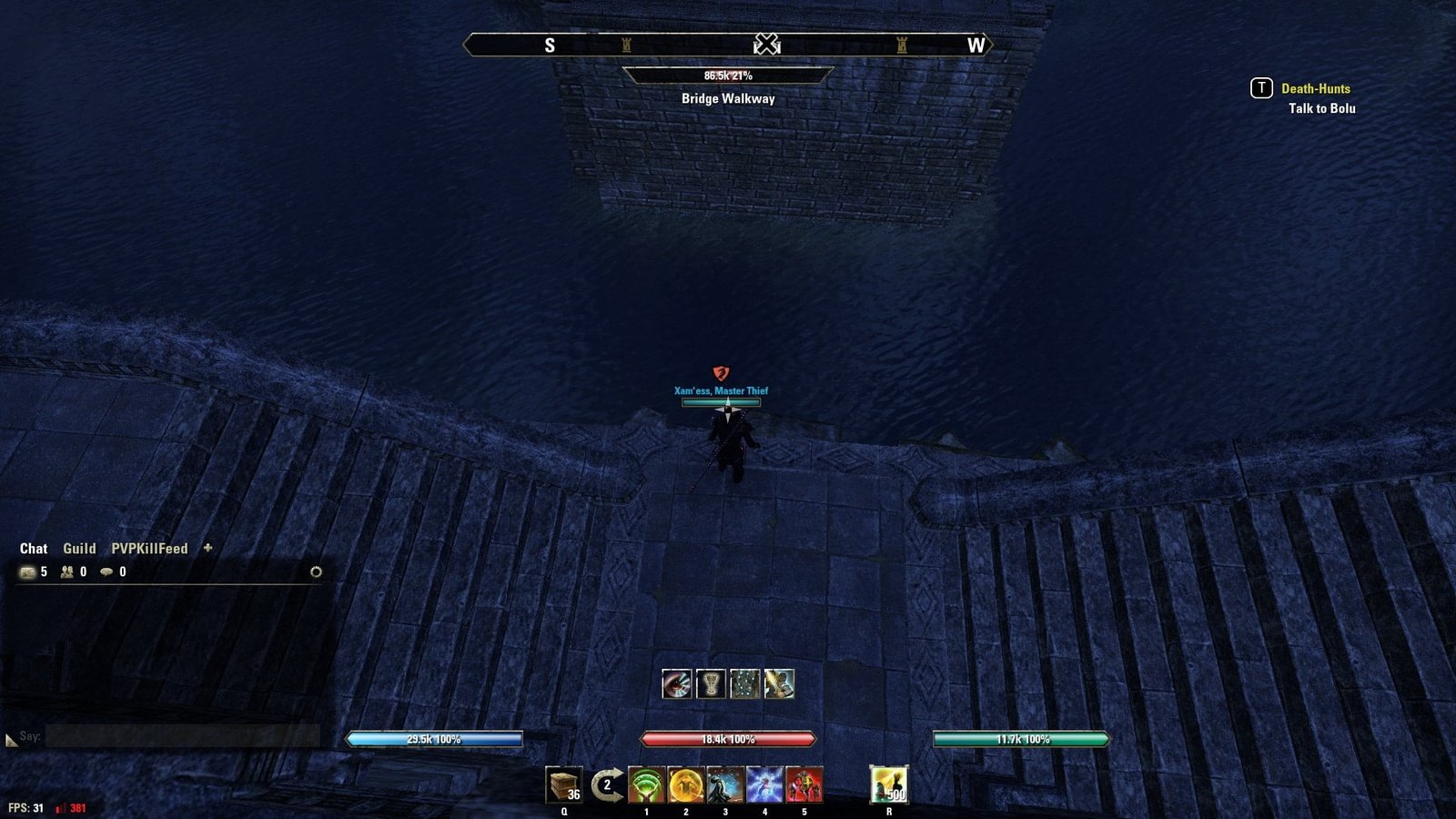Open the PVPKillFeed chat tab
This screenshot has height=819, width=1456.
[x=149, y=549]
